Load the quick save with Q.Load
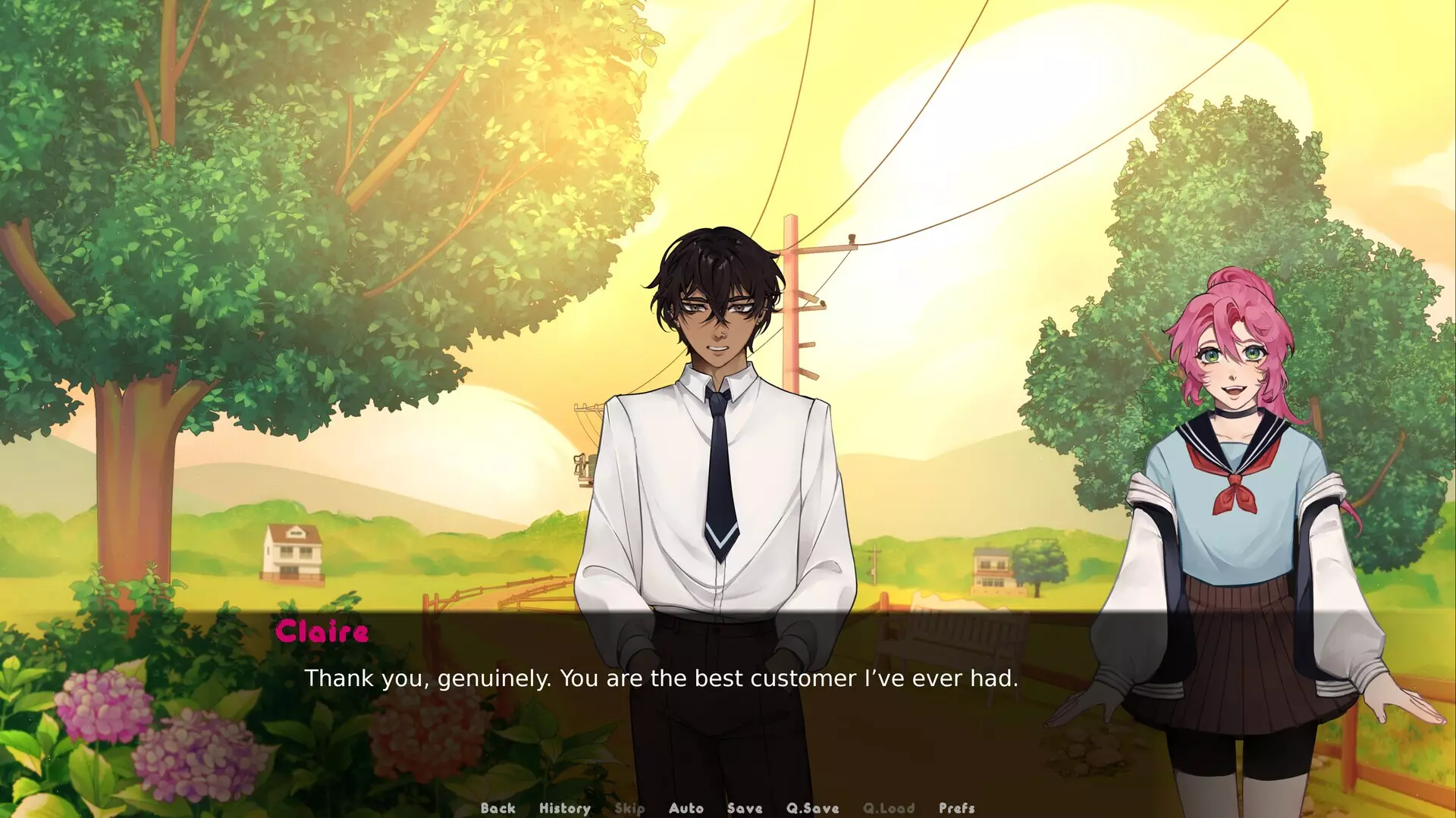 pyautogui.click(x=890, y=808)
